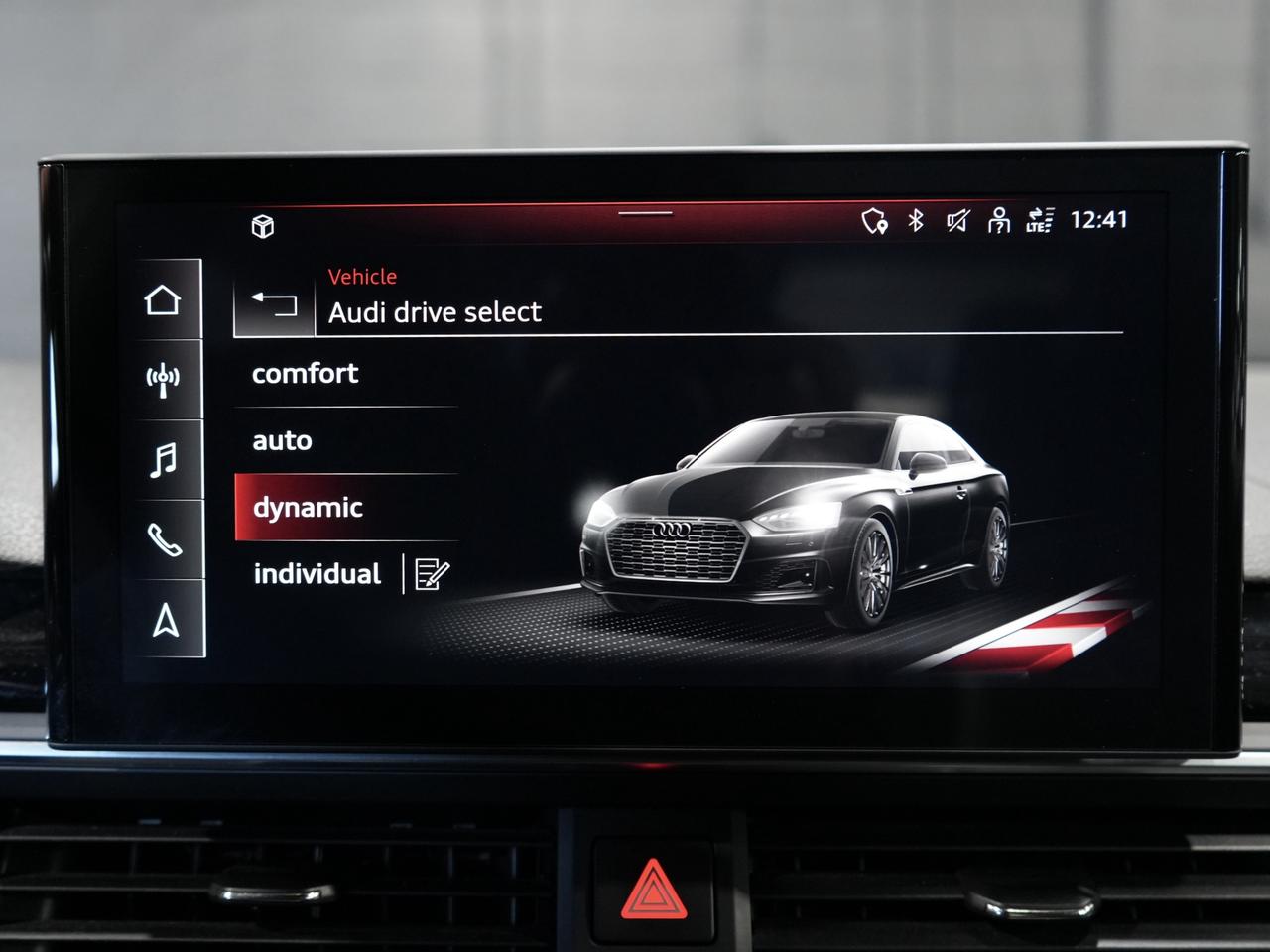
Task: Tap the Audi drive select heading
Action: coord(435,312)
